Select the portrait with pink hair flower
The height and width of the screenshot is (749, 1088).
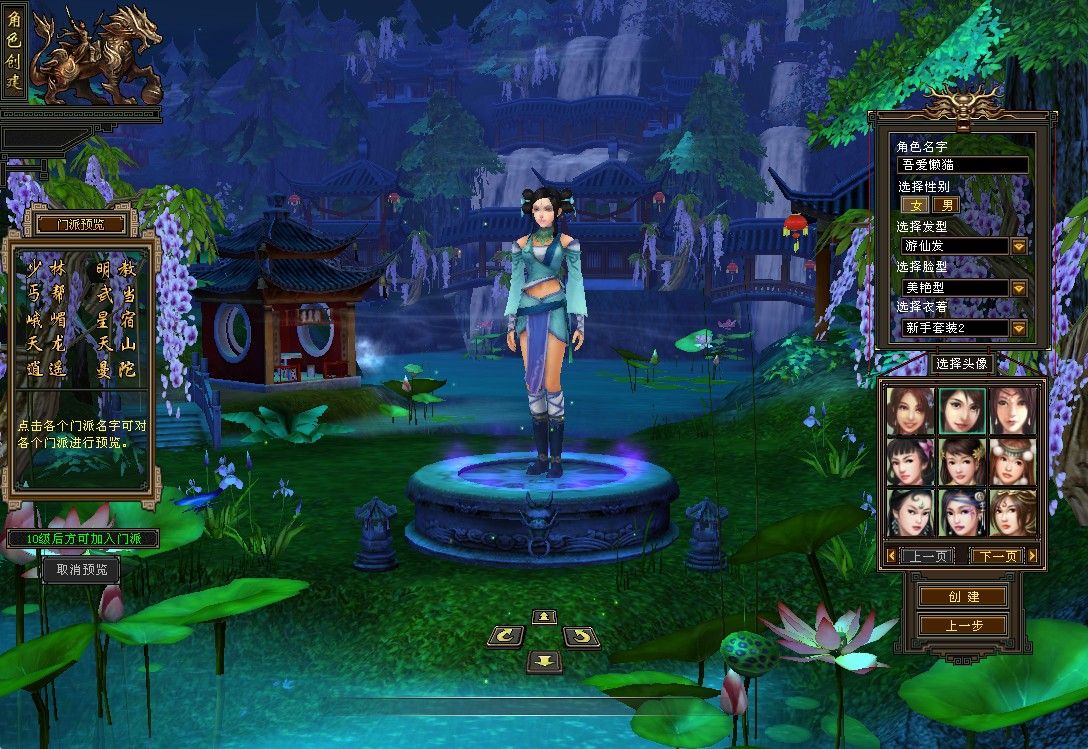tap(910, 460)
